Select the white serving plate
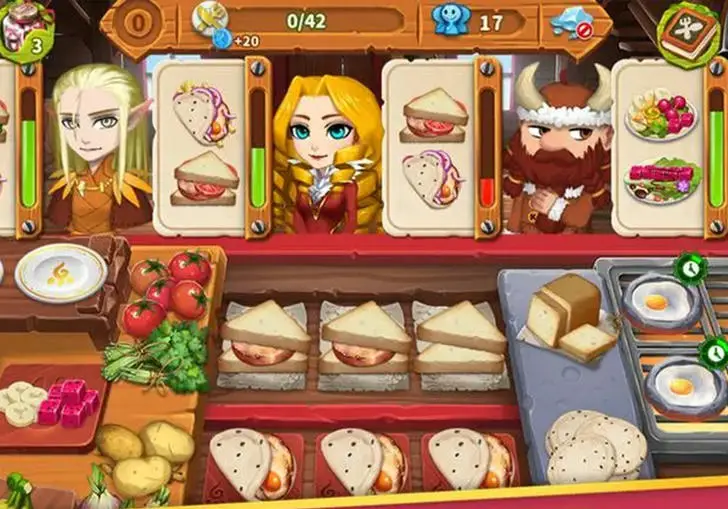 pyautogui.click(x=61, y=273)
